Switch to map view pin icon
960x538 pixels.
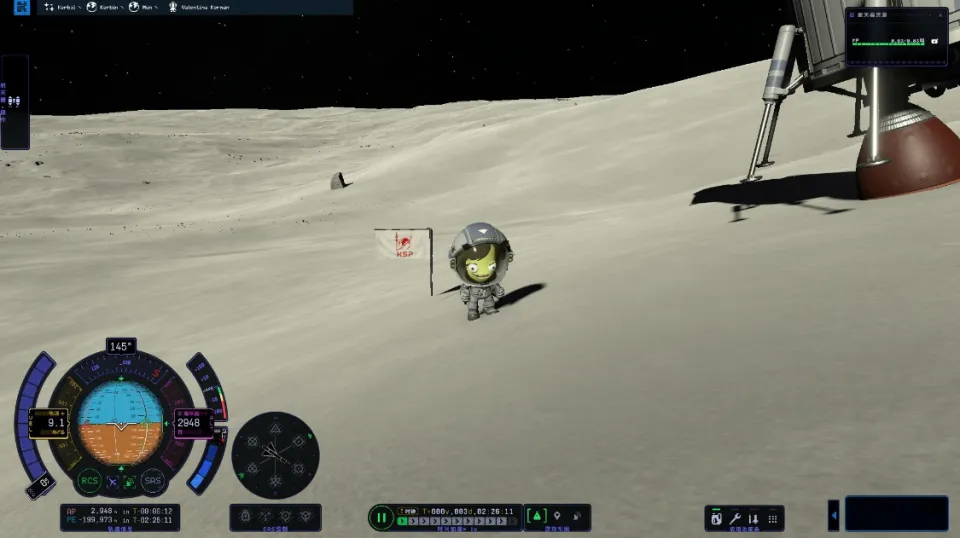click(558, 516)
